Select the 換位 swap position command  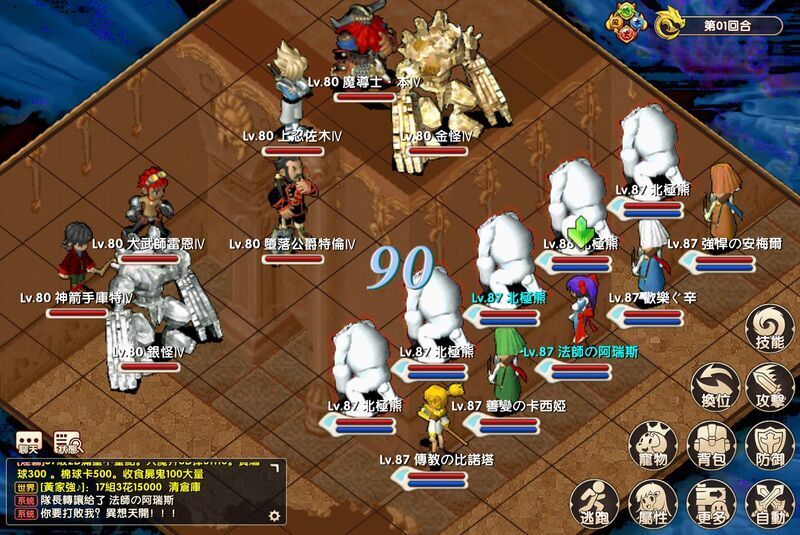713,385
